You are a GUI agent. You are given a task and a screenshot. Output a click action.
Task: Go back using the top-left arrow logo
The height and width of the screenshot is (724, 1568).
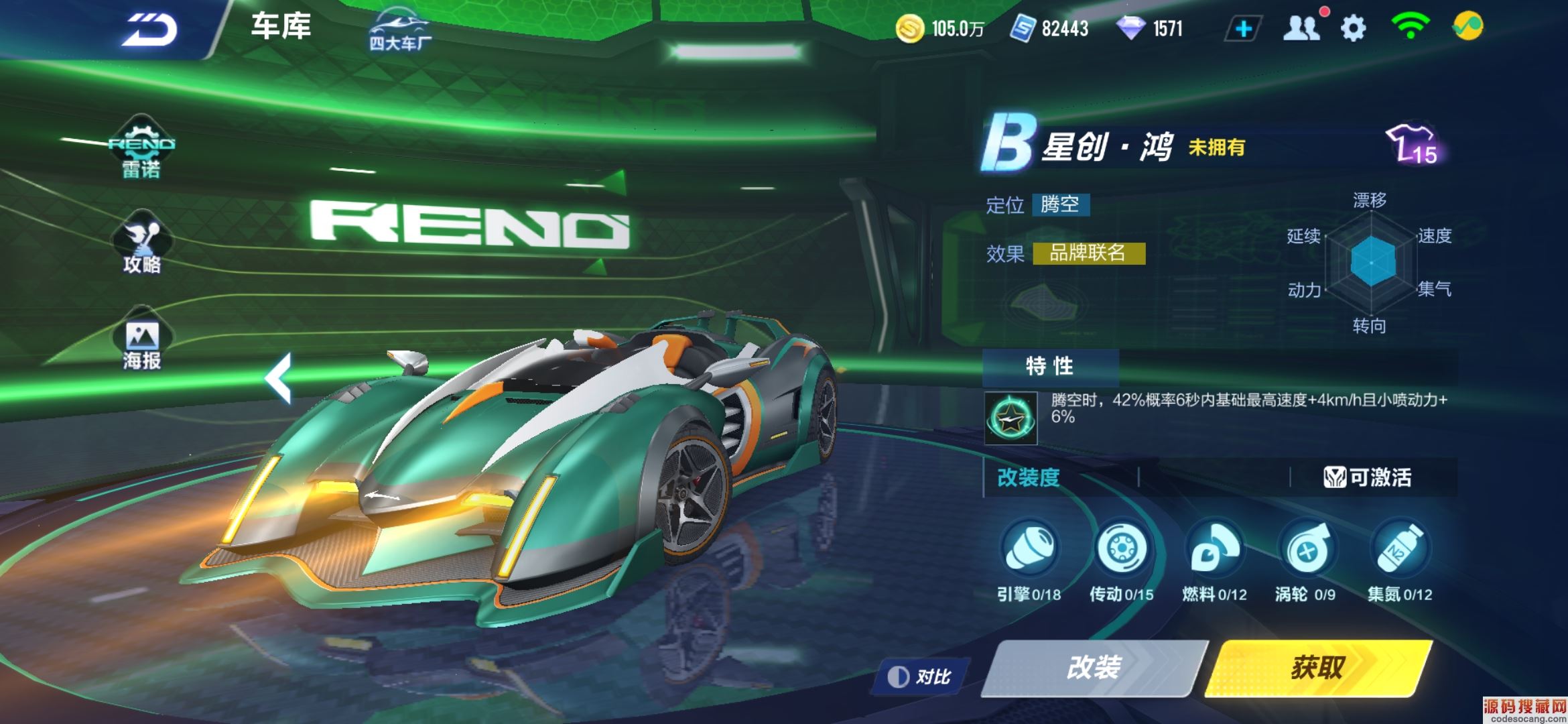[149, 29]
